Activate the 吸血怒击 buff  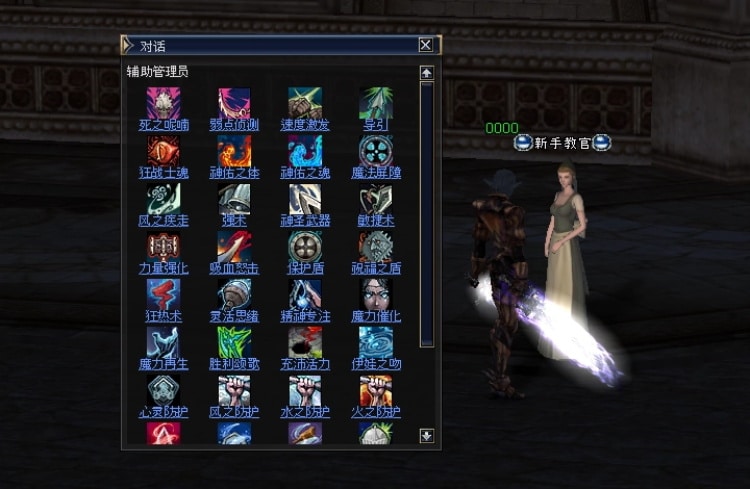[234, 268]
